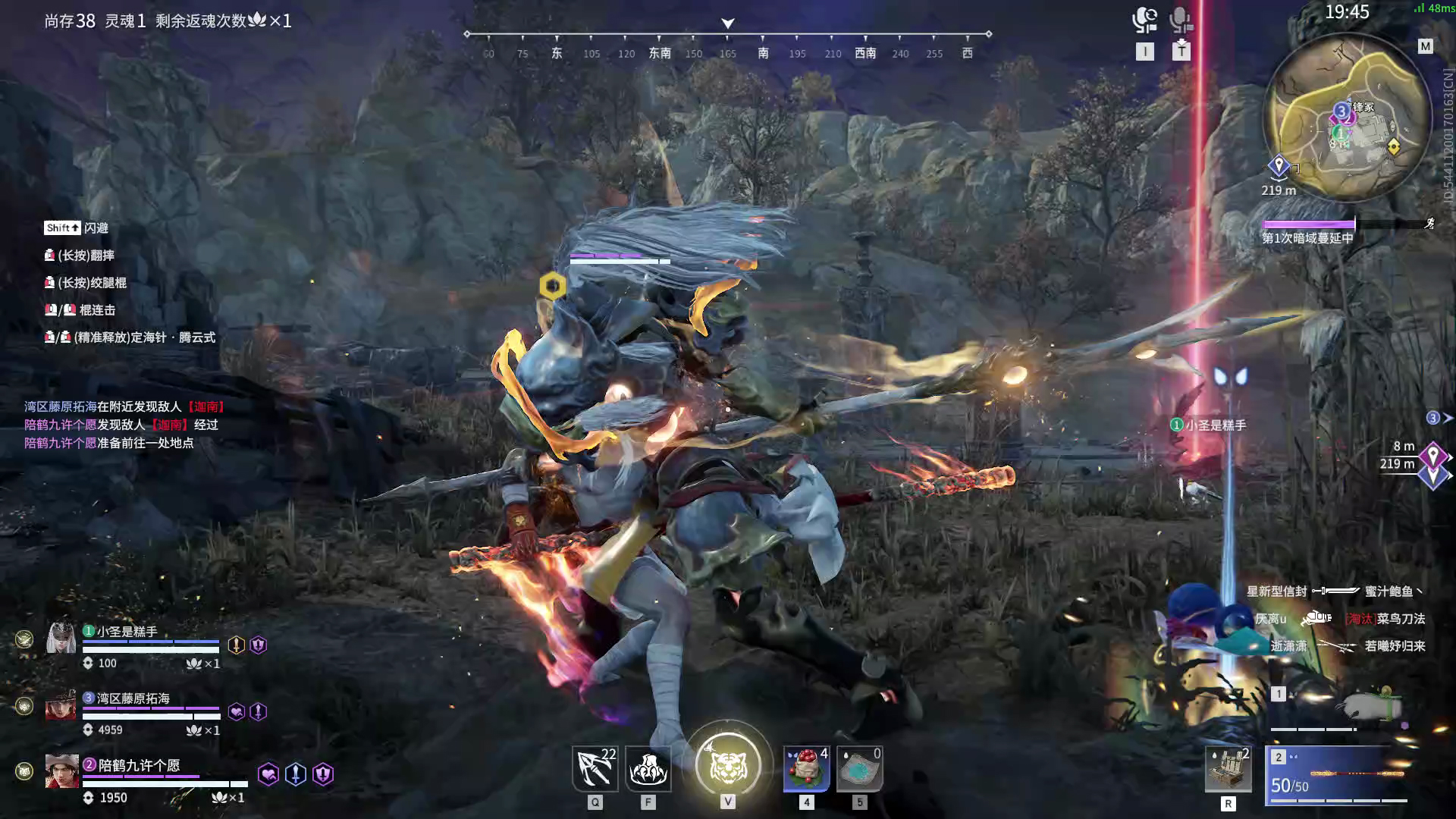Trigger the tiger ultimate ability
This screenshot has height=819, width=1456.
pos(728,765)
